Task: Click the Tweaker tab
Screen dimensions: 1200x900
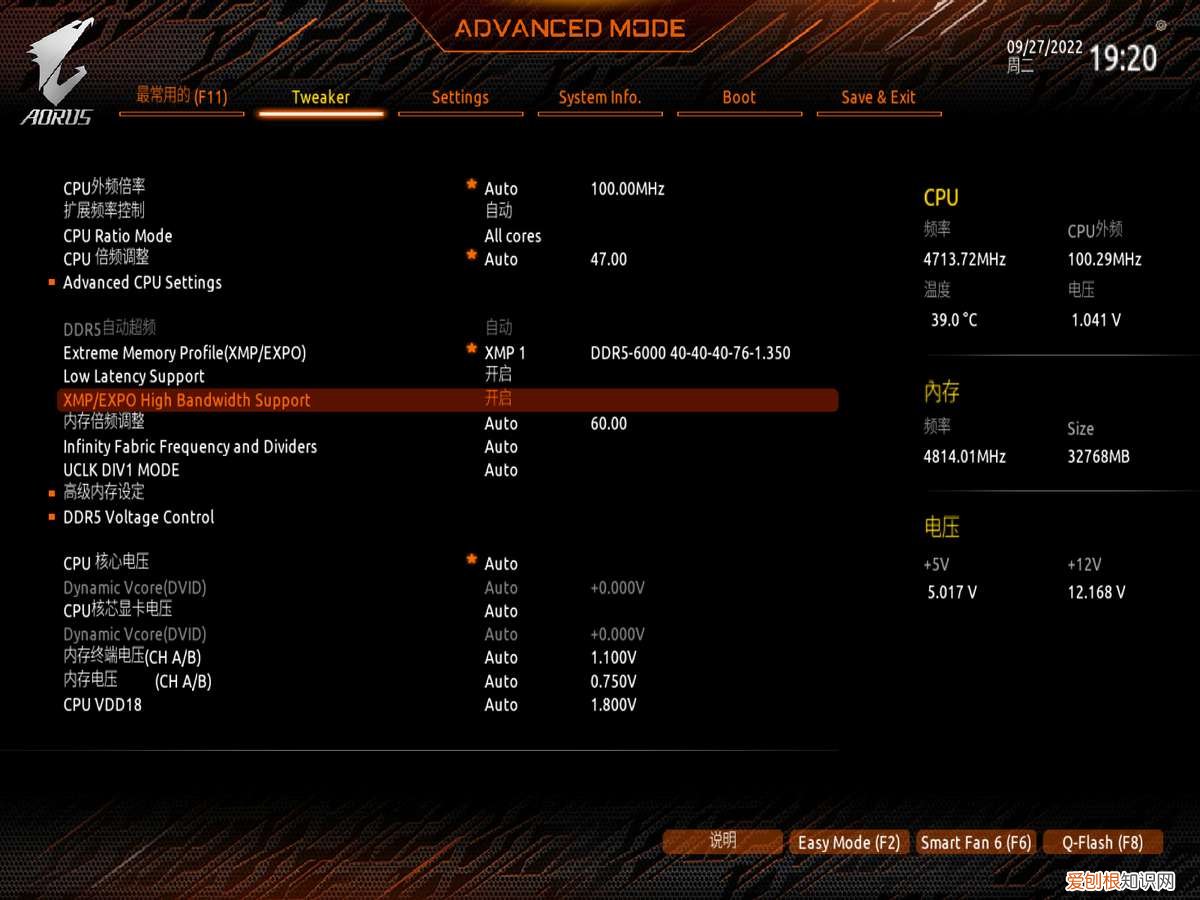Action: (321, 98)
